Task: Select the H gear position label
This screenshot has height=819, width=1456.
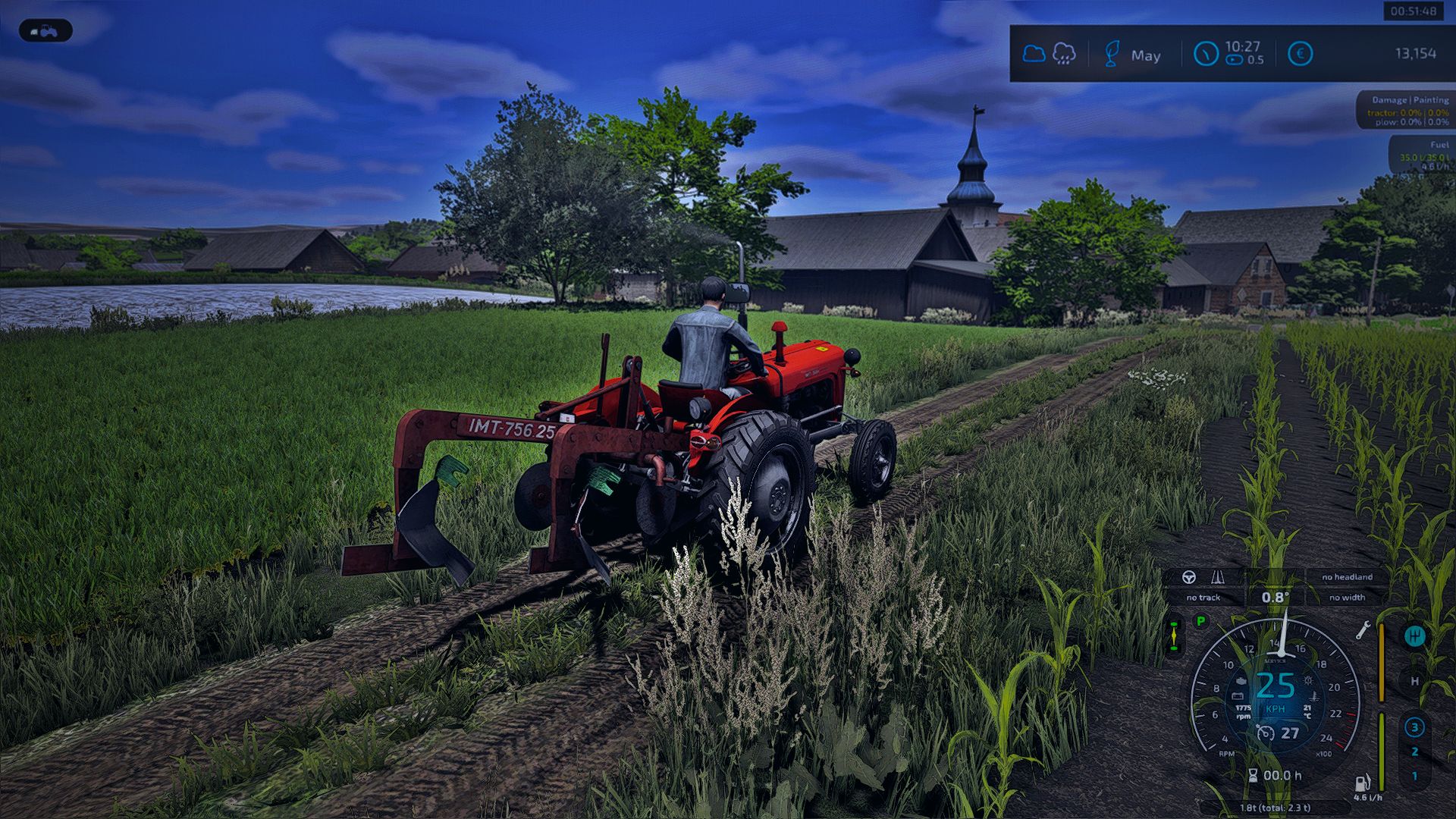Action: click(1414, 682)
